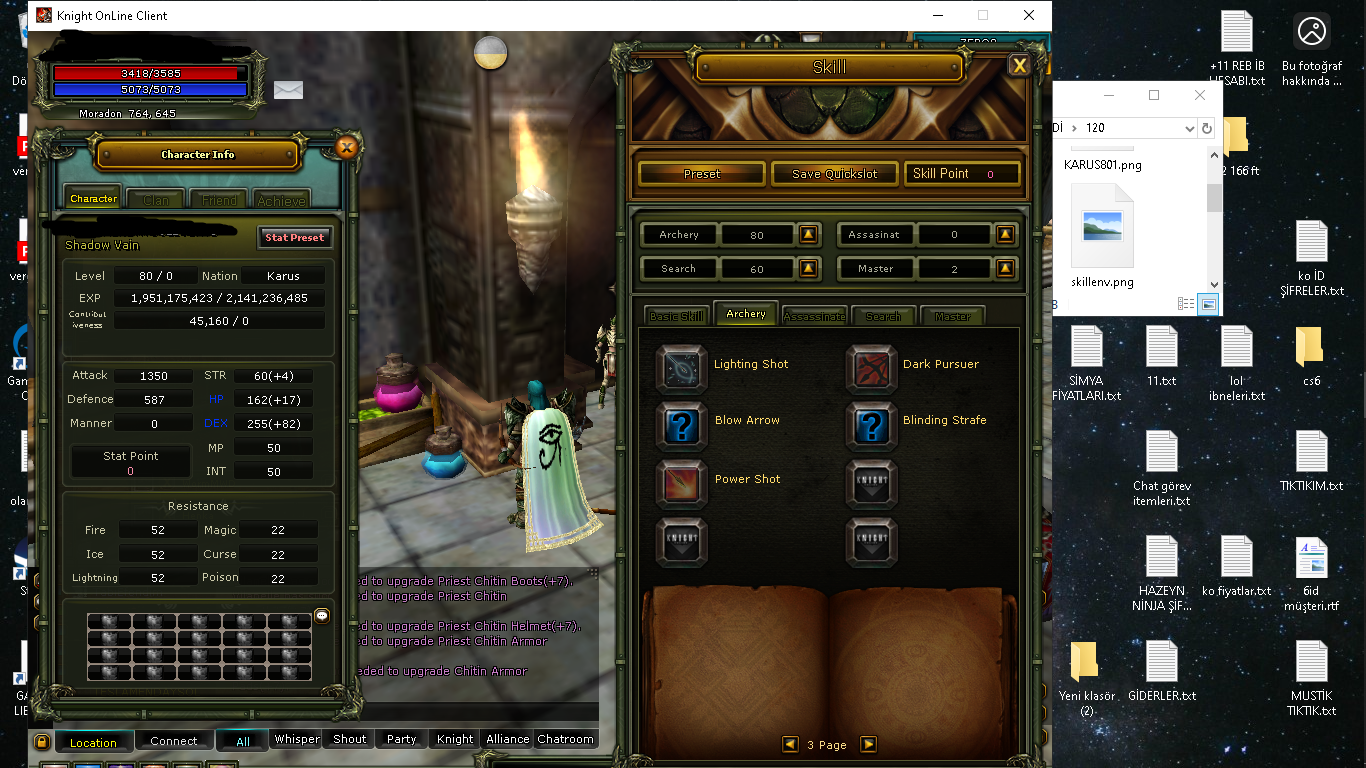Select the Lighting Shot skill icon
Viewport: 1366px width, 768px height.
pyautogui.click(x=681, y=366)
